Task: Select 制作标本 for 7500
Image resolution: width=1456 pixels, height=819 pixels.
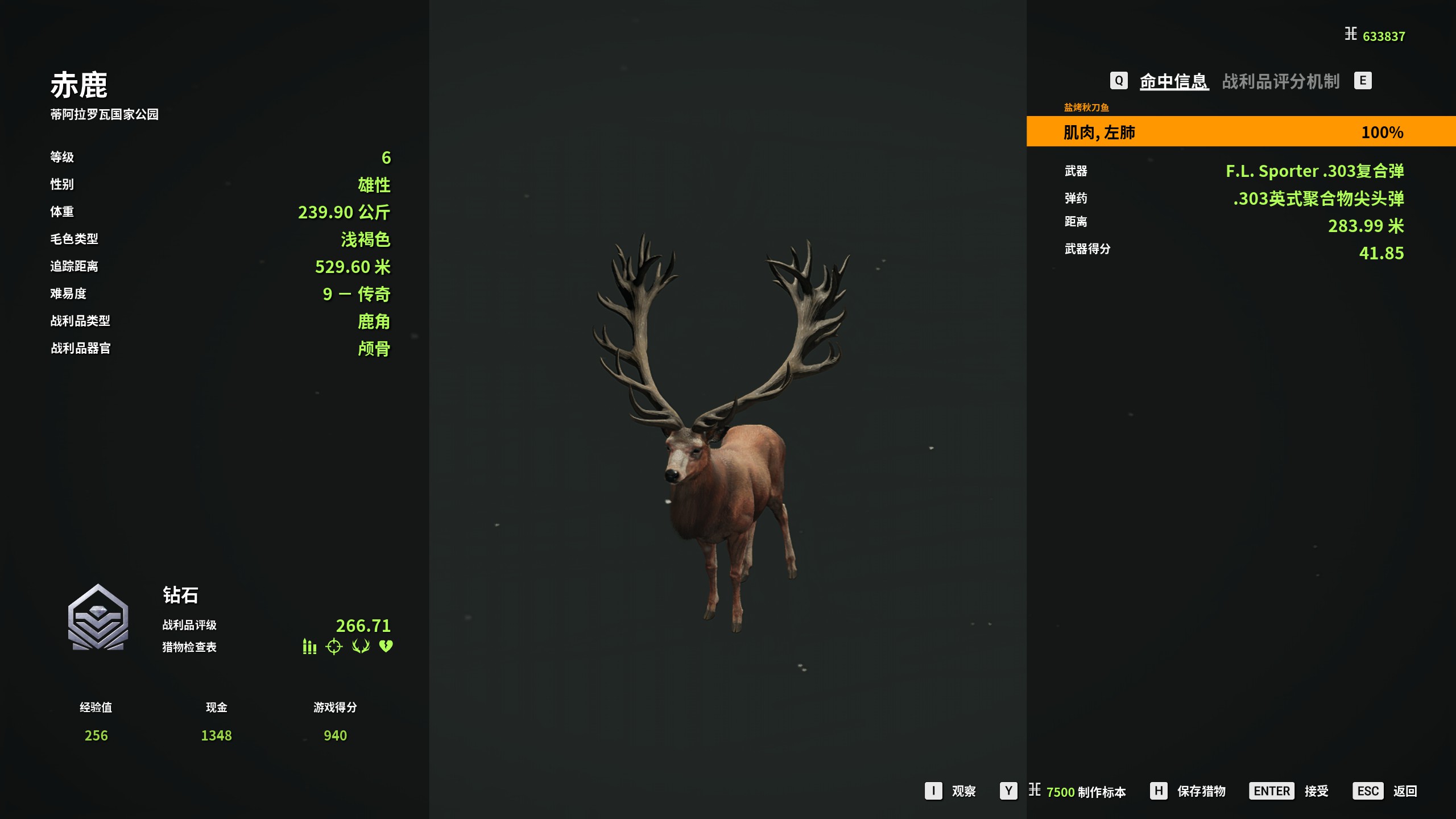Action: point(1085,791)
